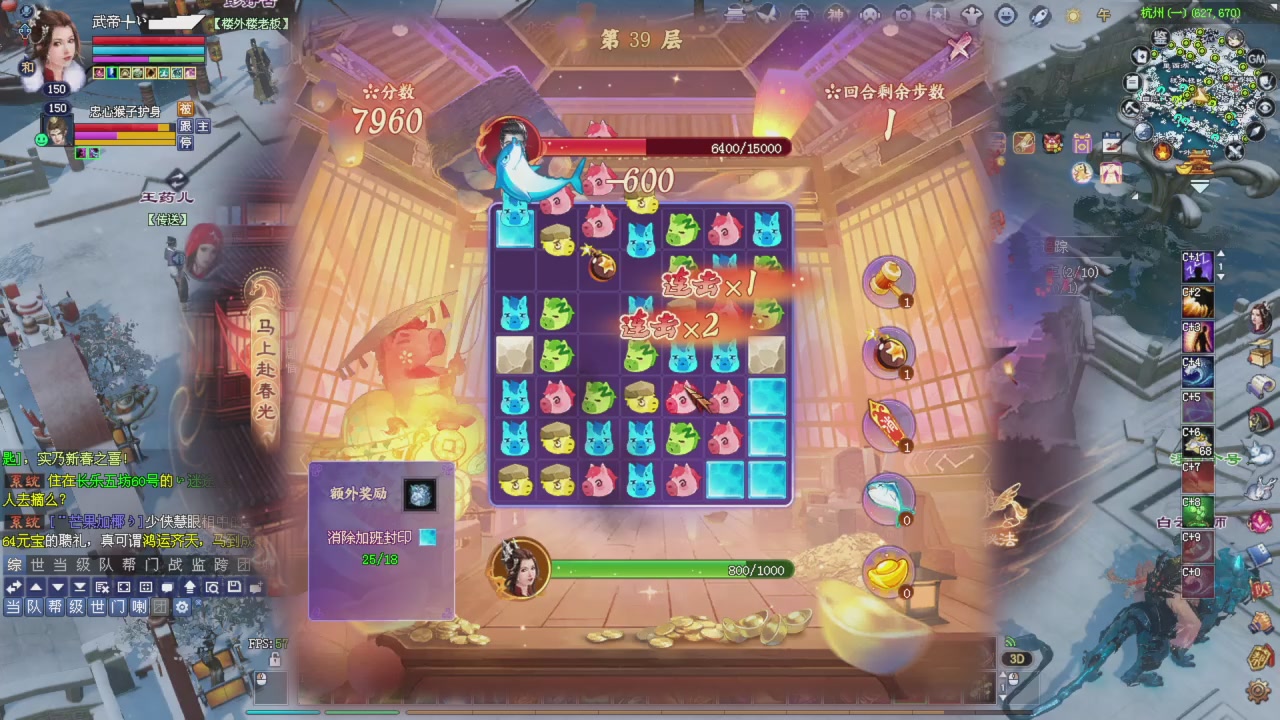Viewport: 1280px width, 720px height.
Task: Use the hammer prop in the match-3 panel
Action: (888, 283)
